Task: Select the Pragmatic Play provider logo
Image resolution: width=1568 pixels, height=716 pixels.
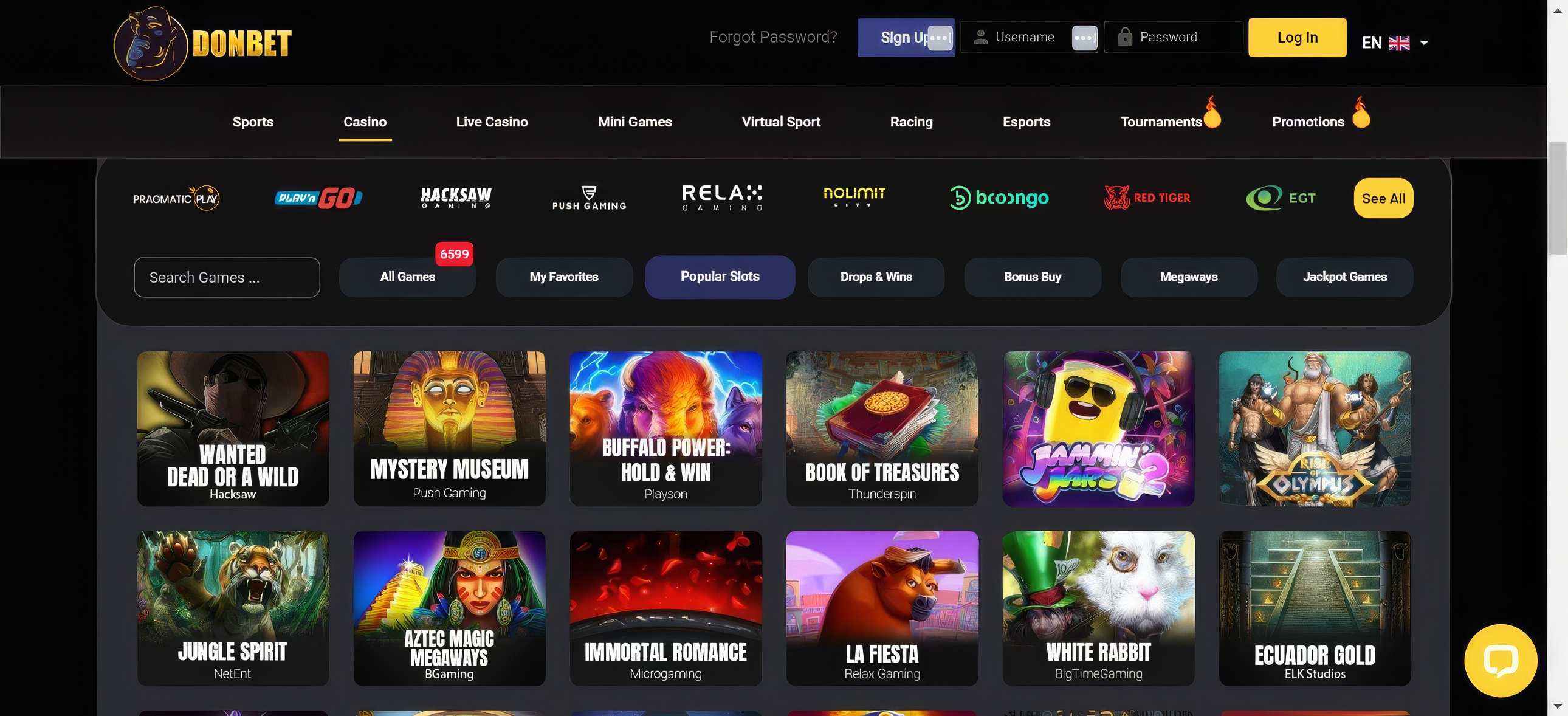Action: coord(175,198)
